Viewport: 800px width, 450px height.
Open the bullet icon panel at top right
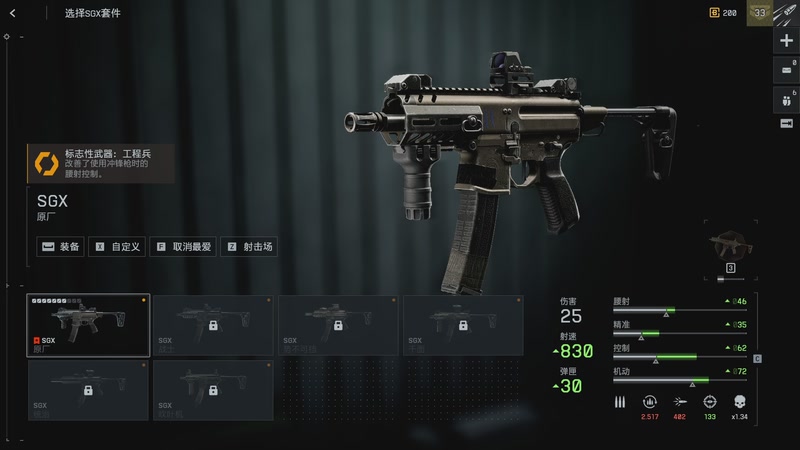pos(787,13)
